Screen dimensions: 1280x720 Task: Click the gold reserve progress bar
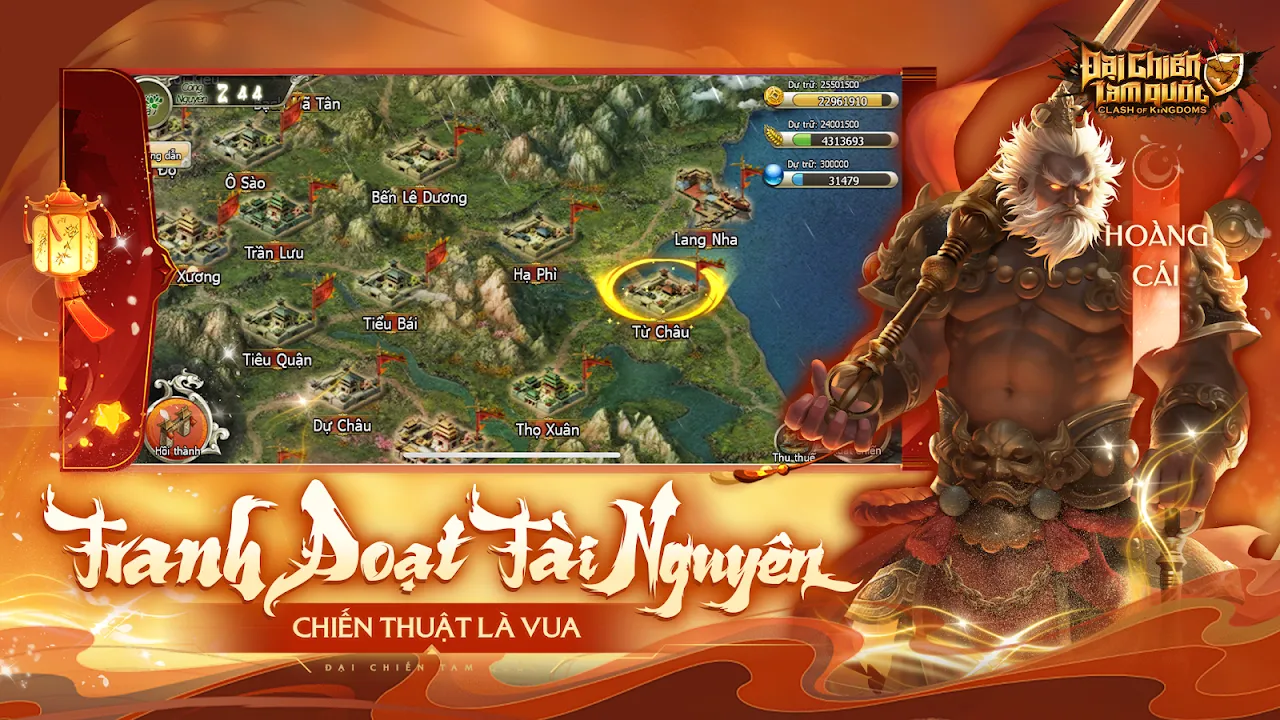(x=840, y=98)
